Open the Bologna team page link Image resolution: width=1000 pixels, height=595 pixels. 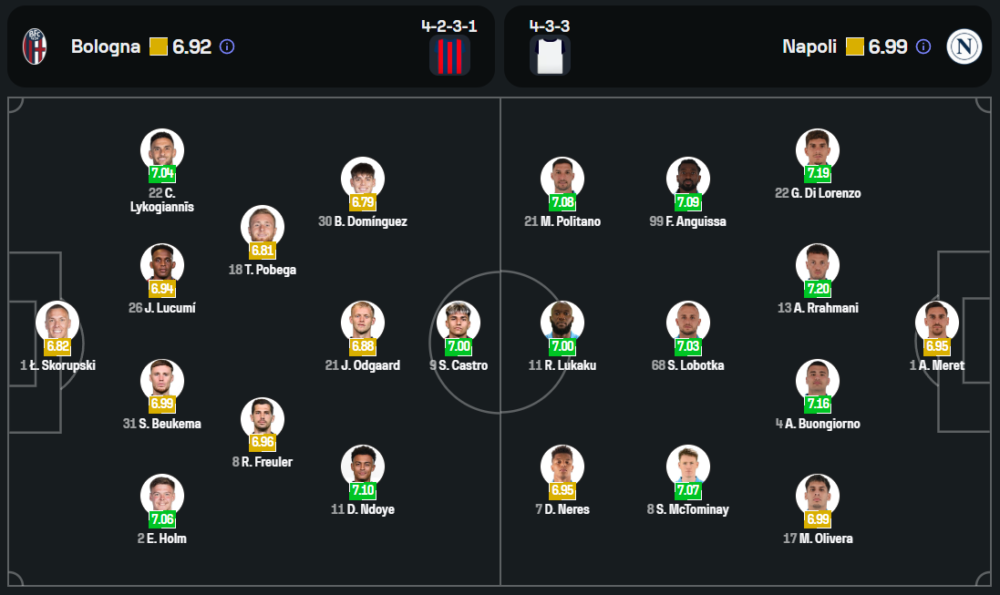point(105,47)
